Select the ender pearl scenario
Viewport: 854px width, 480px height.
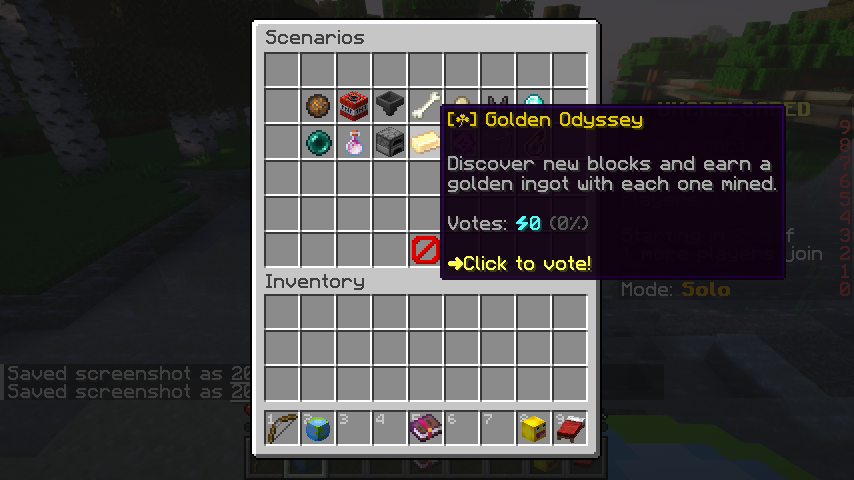(x=318, y=142)
